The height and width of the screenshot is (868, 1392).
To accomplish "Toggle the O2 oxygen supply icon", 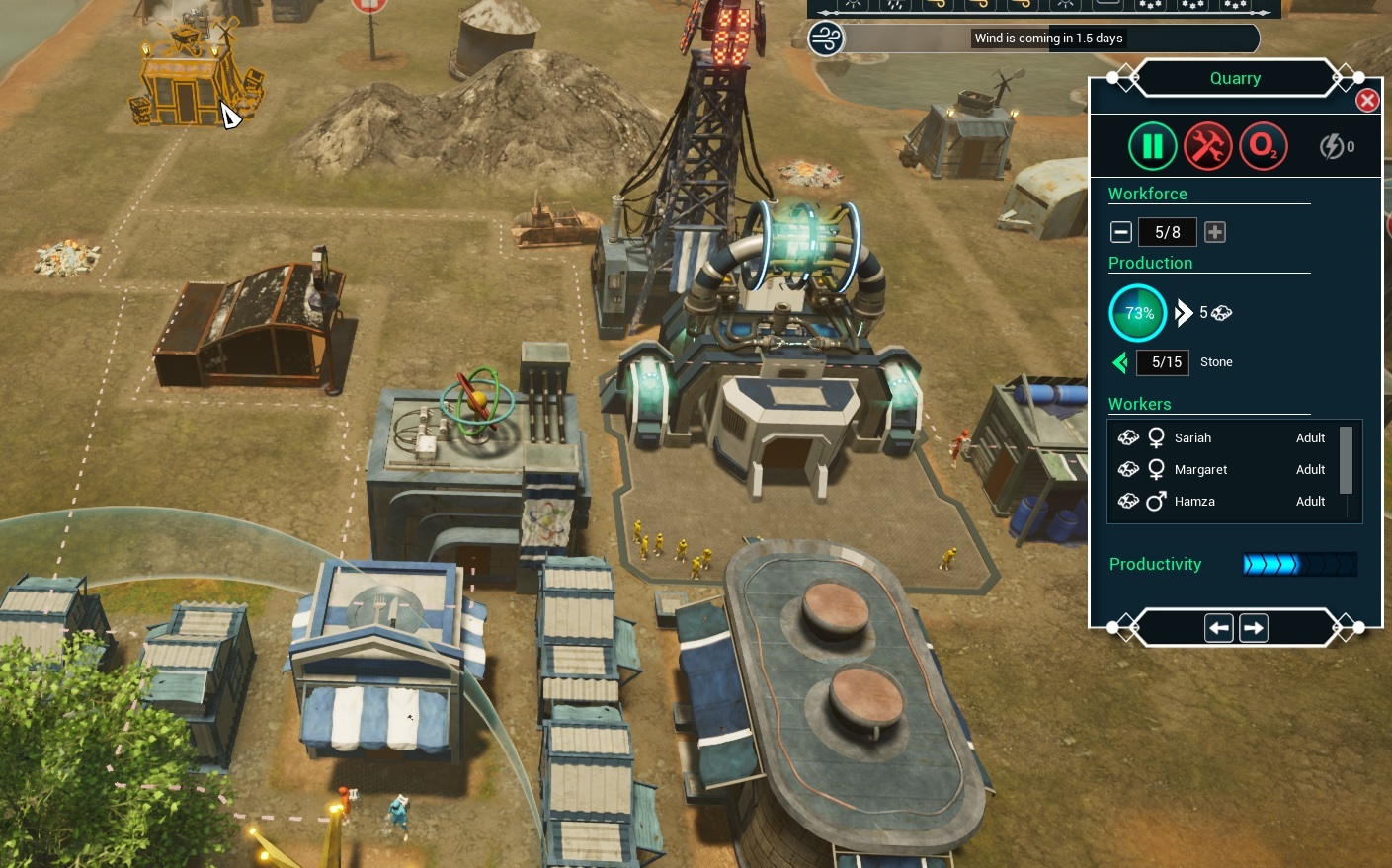I will [1264, 145].
